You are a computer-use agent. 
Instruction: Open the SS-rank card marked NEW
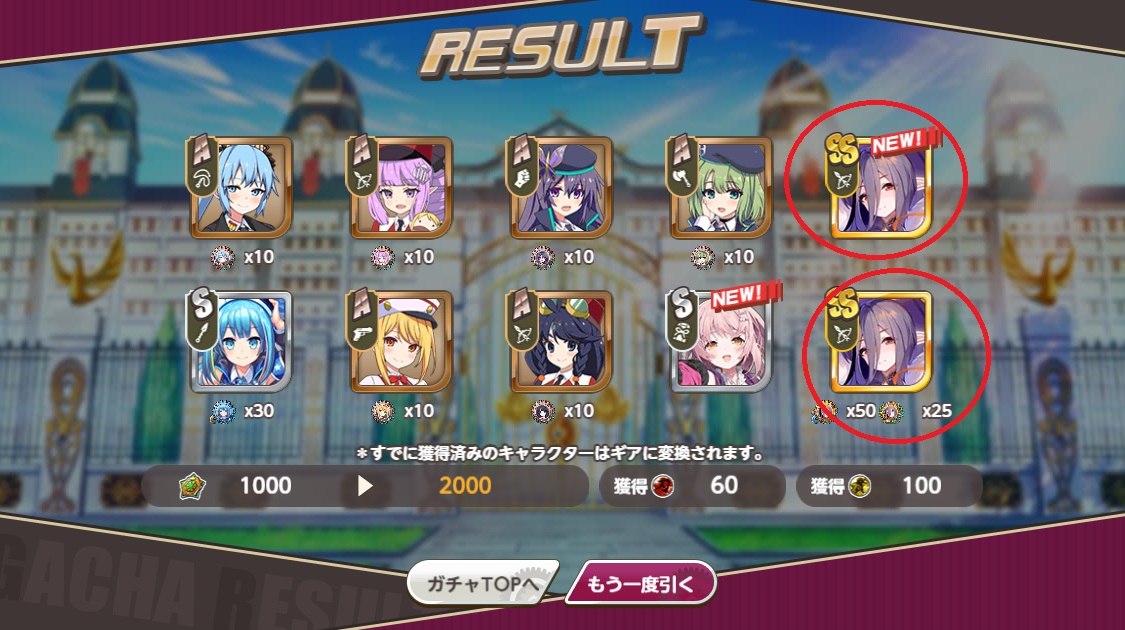[x=881, y=188]
